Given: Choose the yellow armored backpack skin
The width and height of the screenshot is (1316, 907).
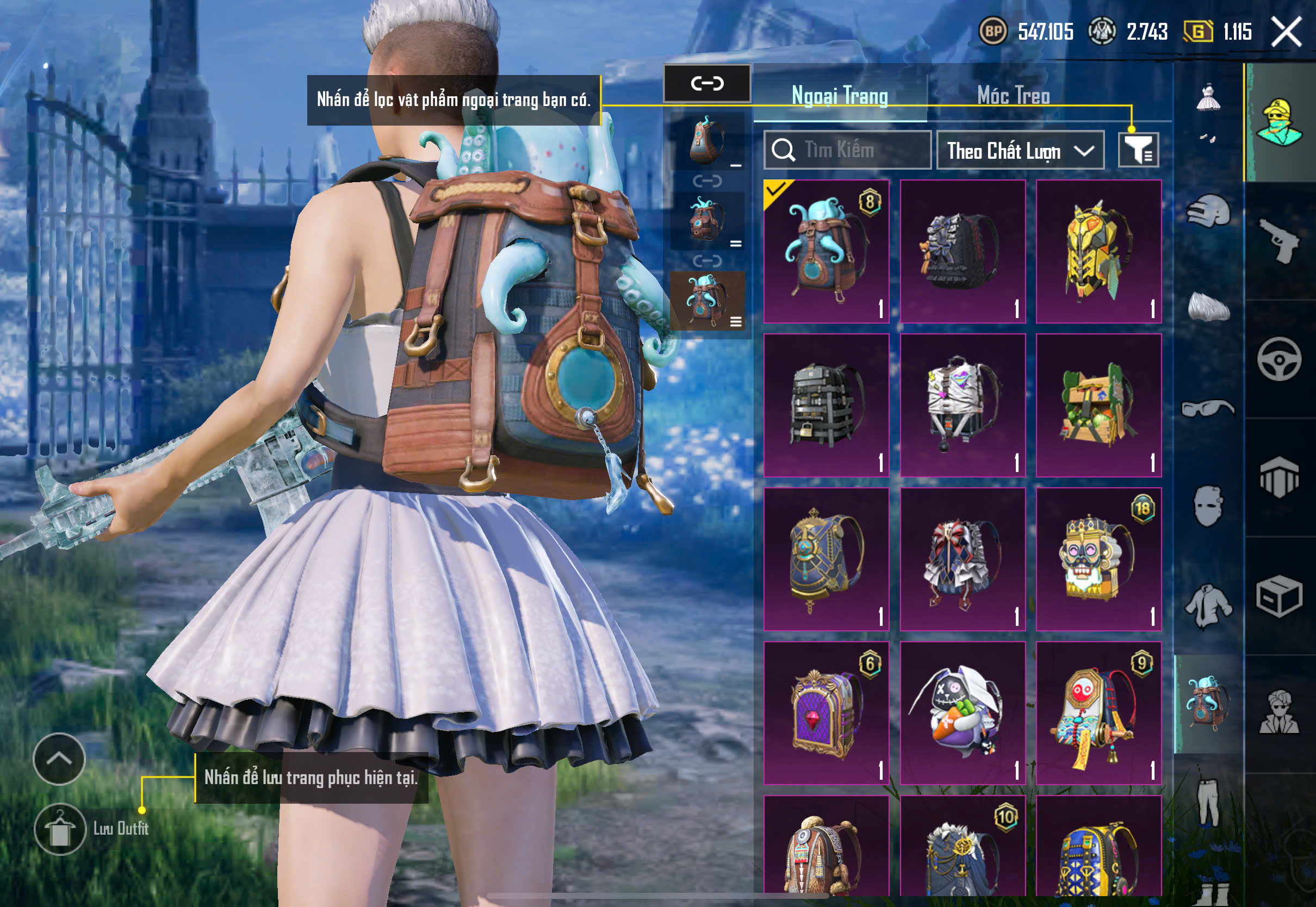Looking at the screenshot, I should (1098, 252).
